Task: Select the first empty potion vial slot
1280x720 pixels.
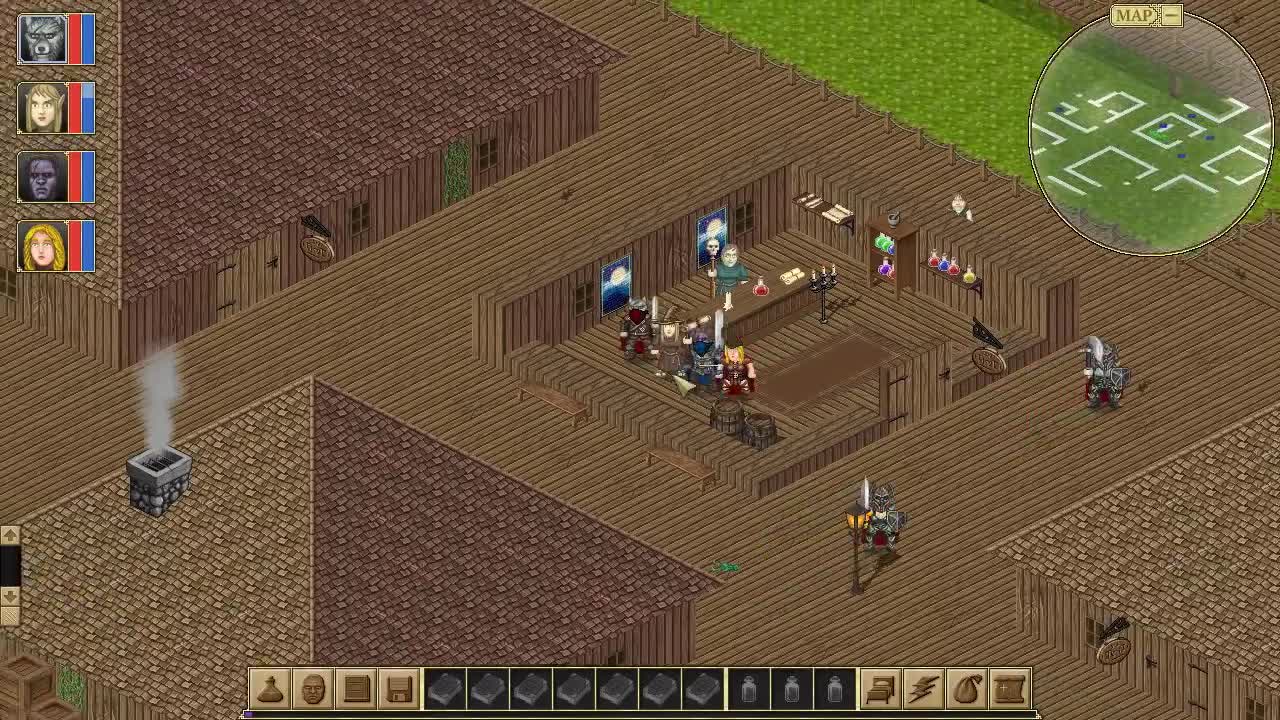Action: pyautogui.click(x=748, y=688)
